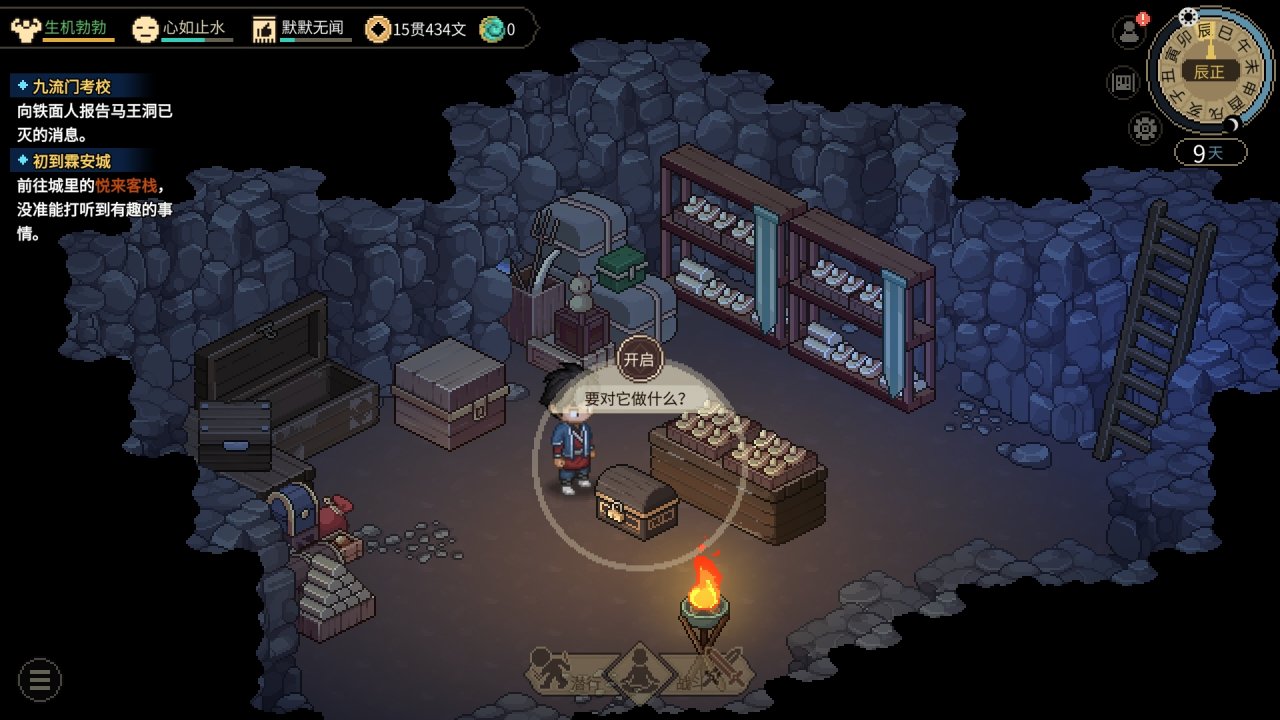Screen dimensions: 1280x720
Task: Open the character profile icon with alert
Action: pos(1129,31)
